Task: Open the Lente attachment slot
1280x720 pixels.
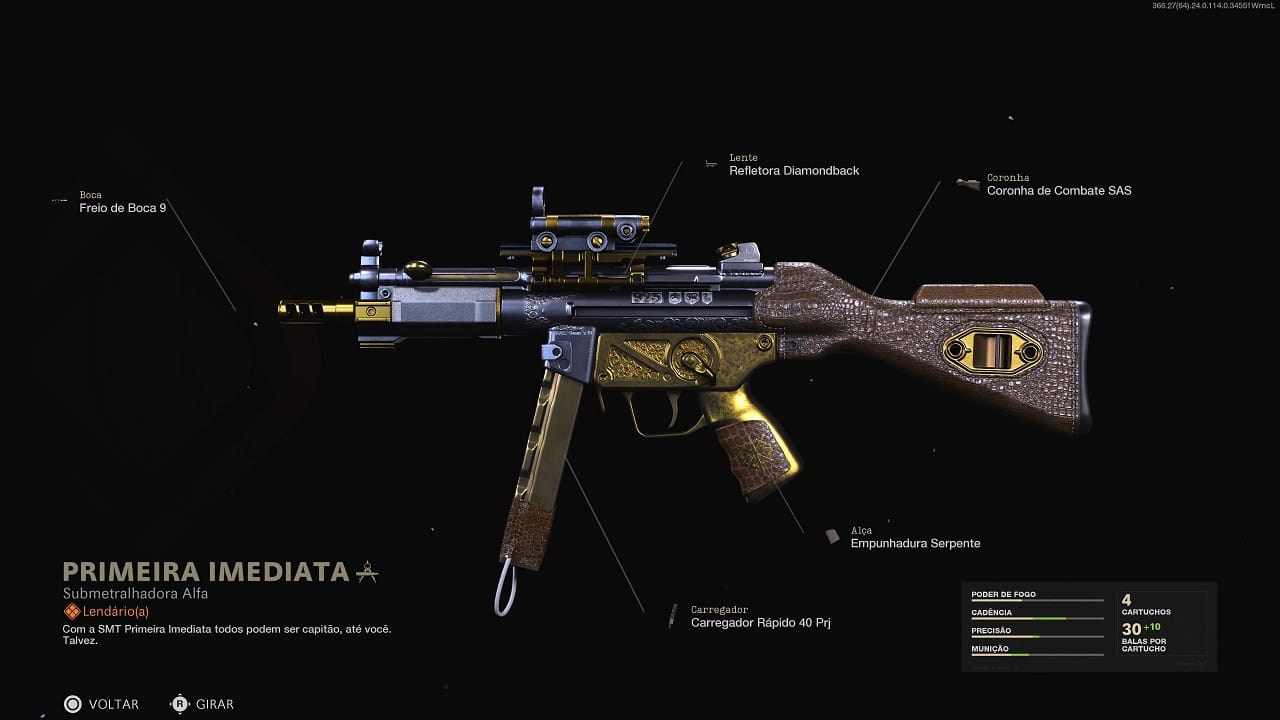Action: click(743, 157)
